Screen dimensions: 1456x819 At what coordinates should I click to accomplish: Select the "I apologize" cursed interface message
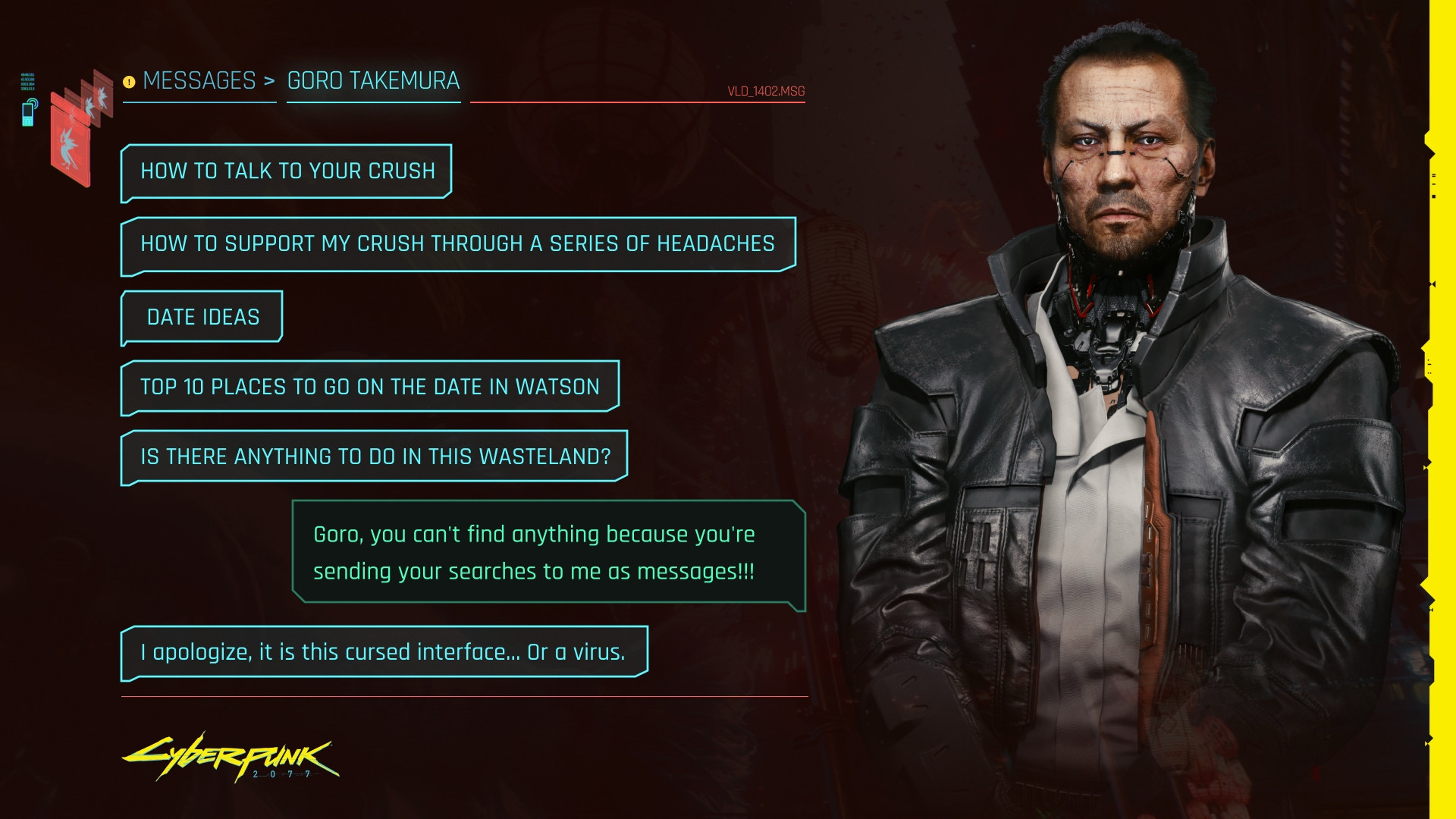(384, 652)
